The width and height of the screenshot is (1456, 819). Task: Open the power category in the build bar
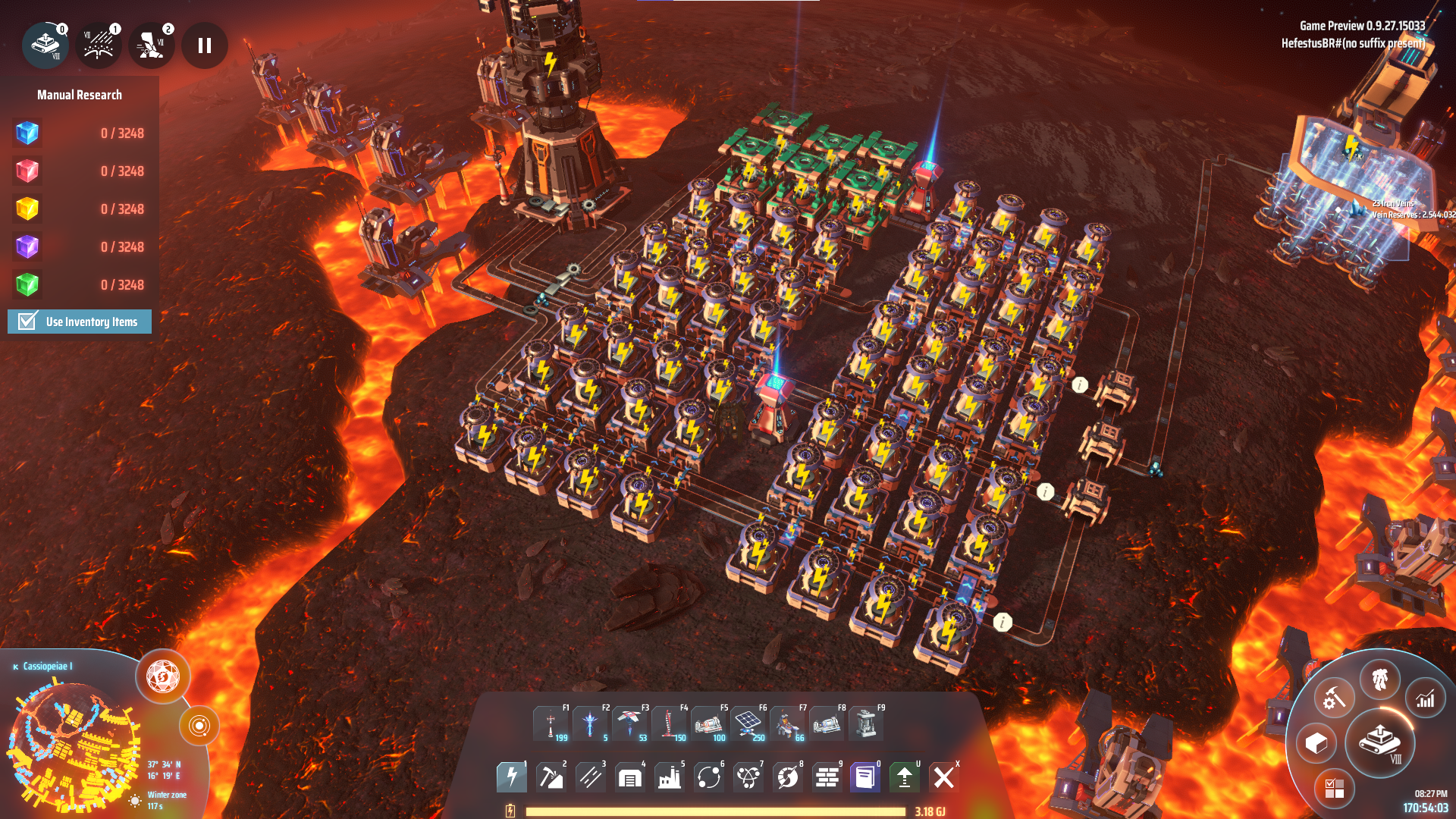[x=512, y=777]
